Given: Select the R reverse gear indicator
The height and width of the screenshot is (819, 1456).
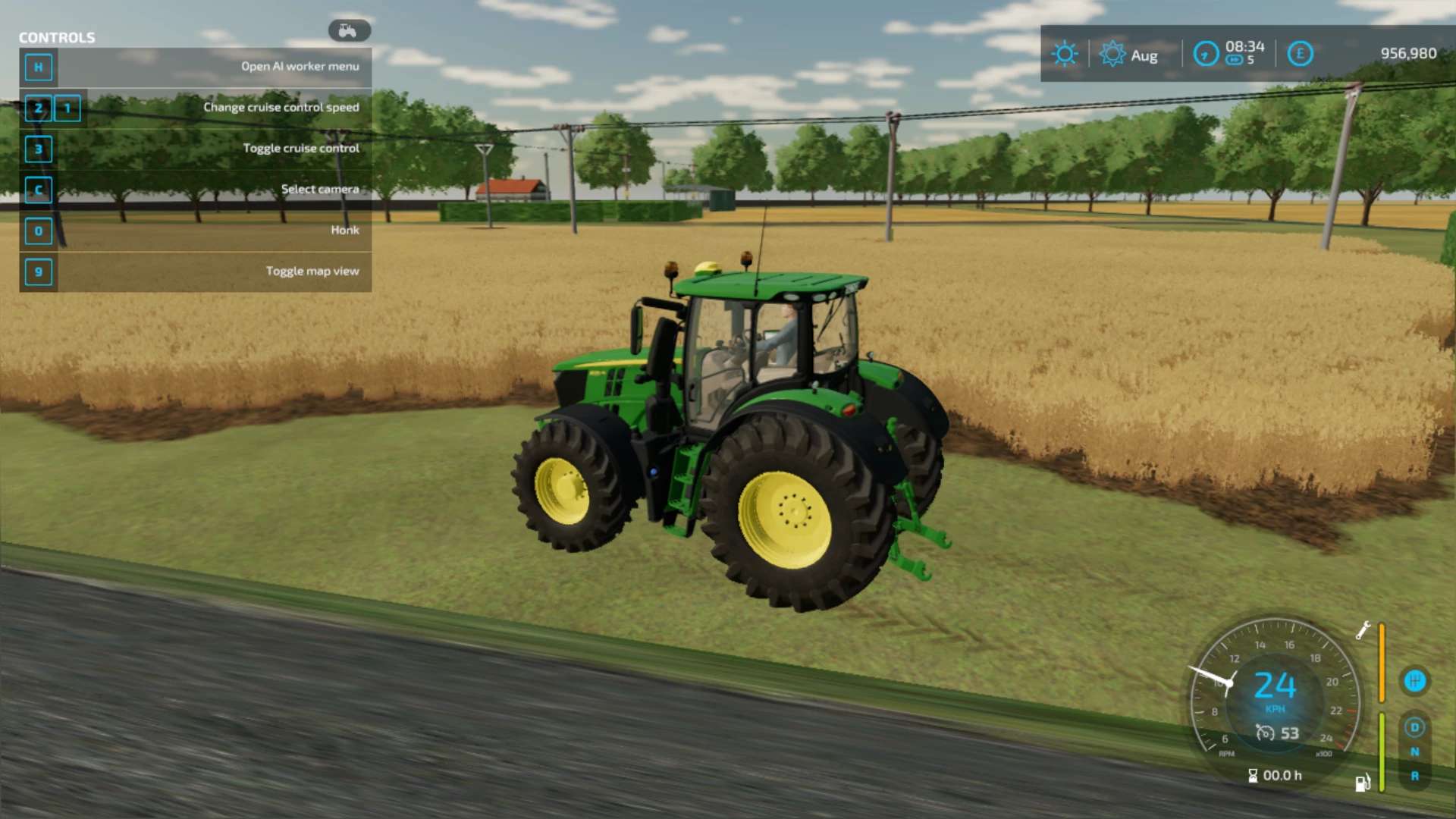Looking at the screenshot, I should point(1414,776).
